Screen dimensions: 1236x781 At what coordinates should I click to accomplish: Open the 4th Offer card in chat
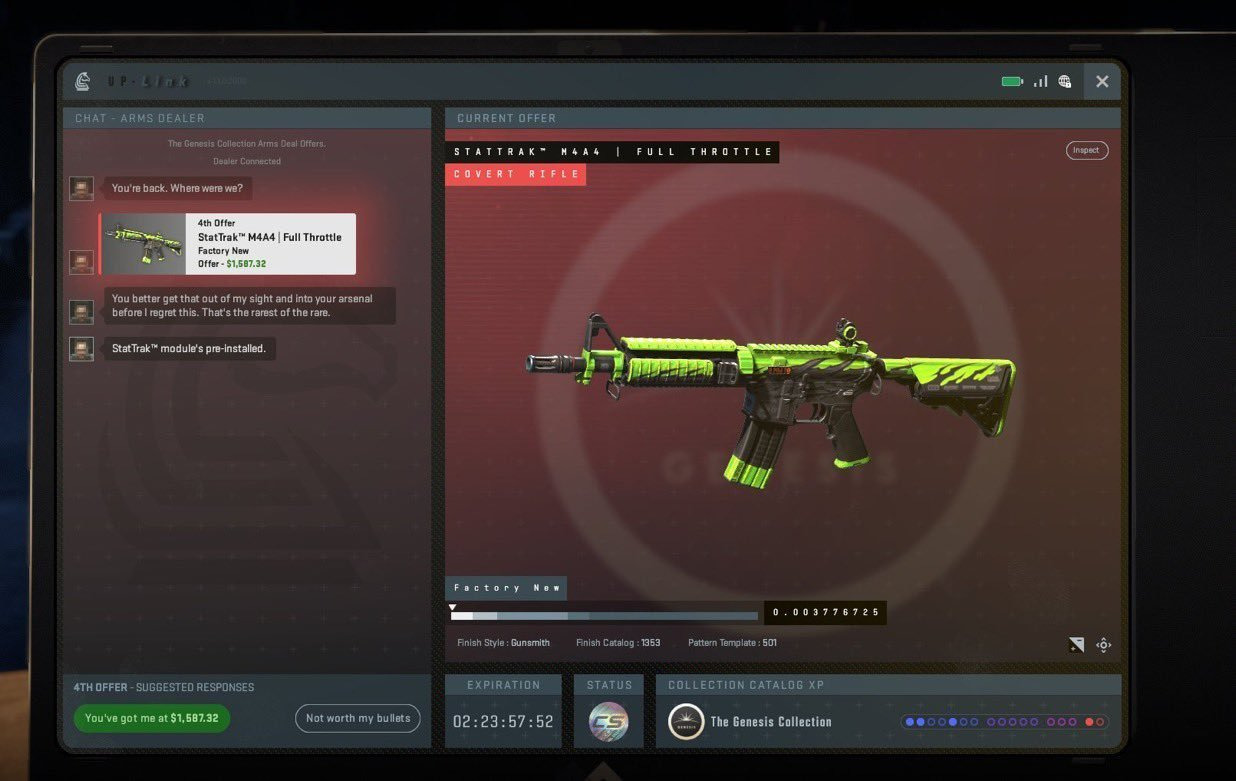[228, 244]
